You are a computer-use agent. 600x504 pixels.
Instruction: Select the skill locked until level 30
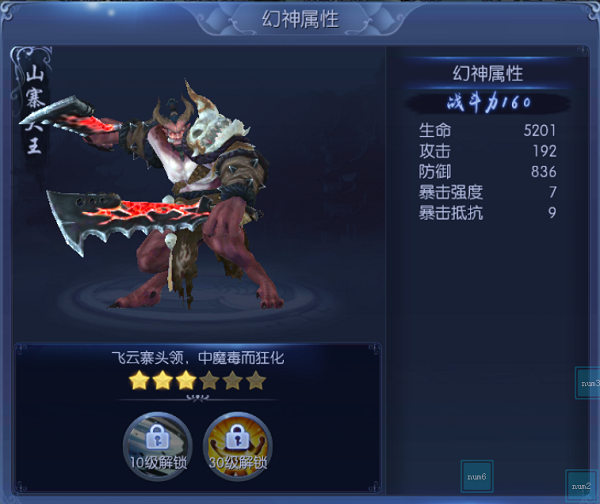pos(236,438)
